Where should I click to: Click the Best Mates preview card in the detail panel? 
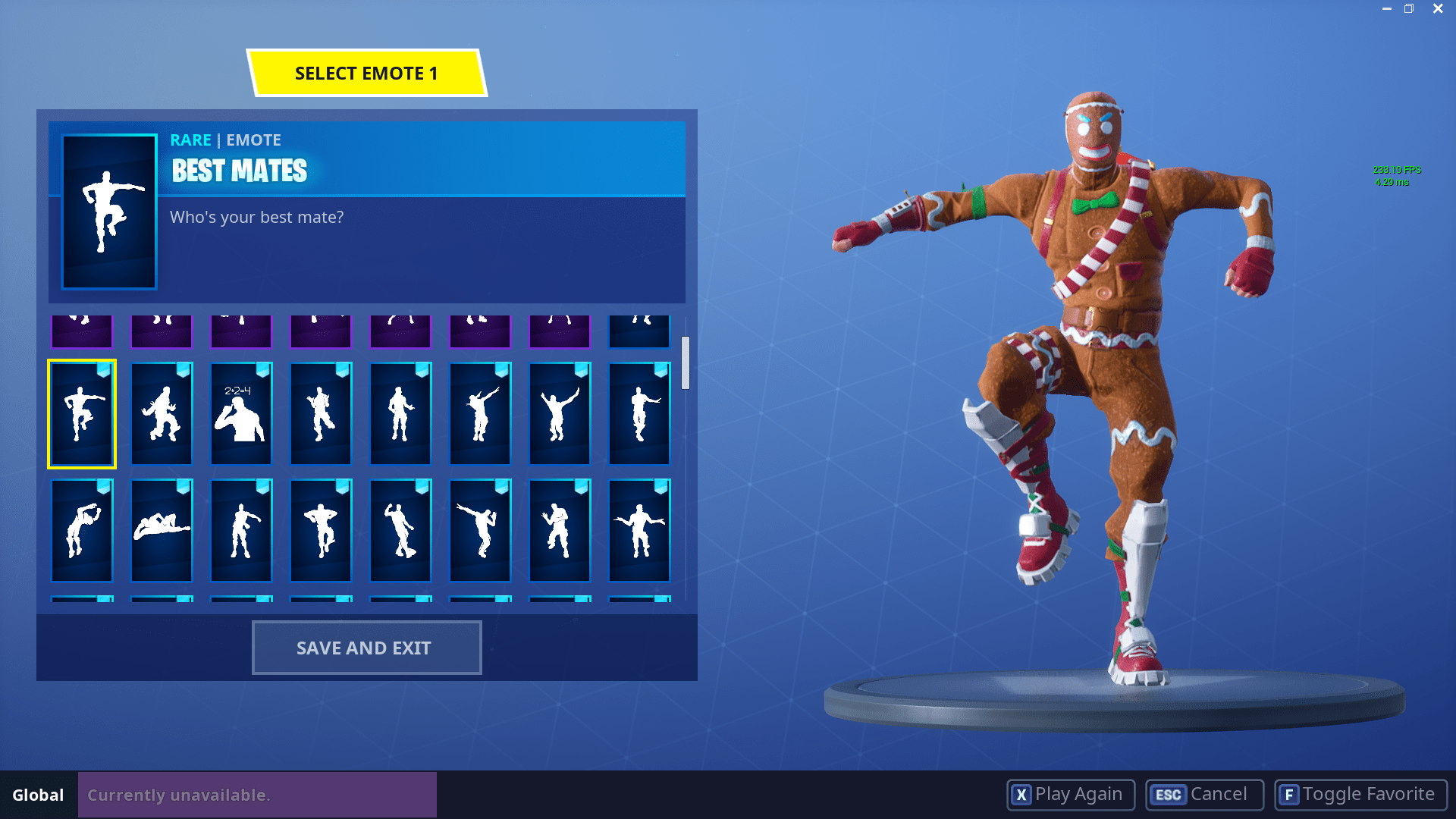point(107,212)
